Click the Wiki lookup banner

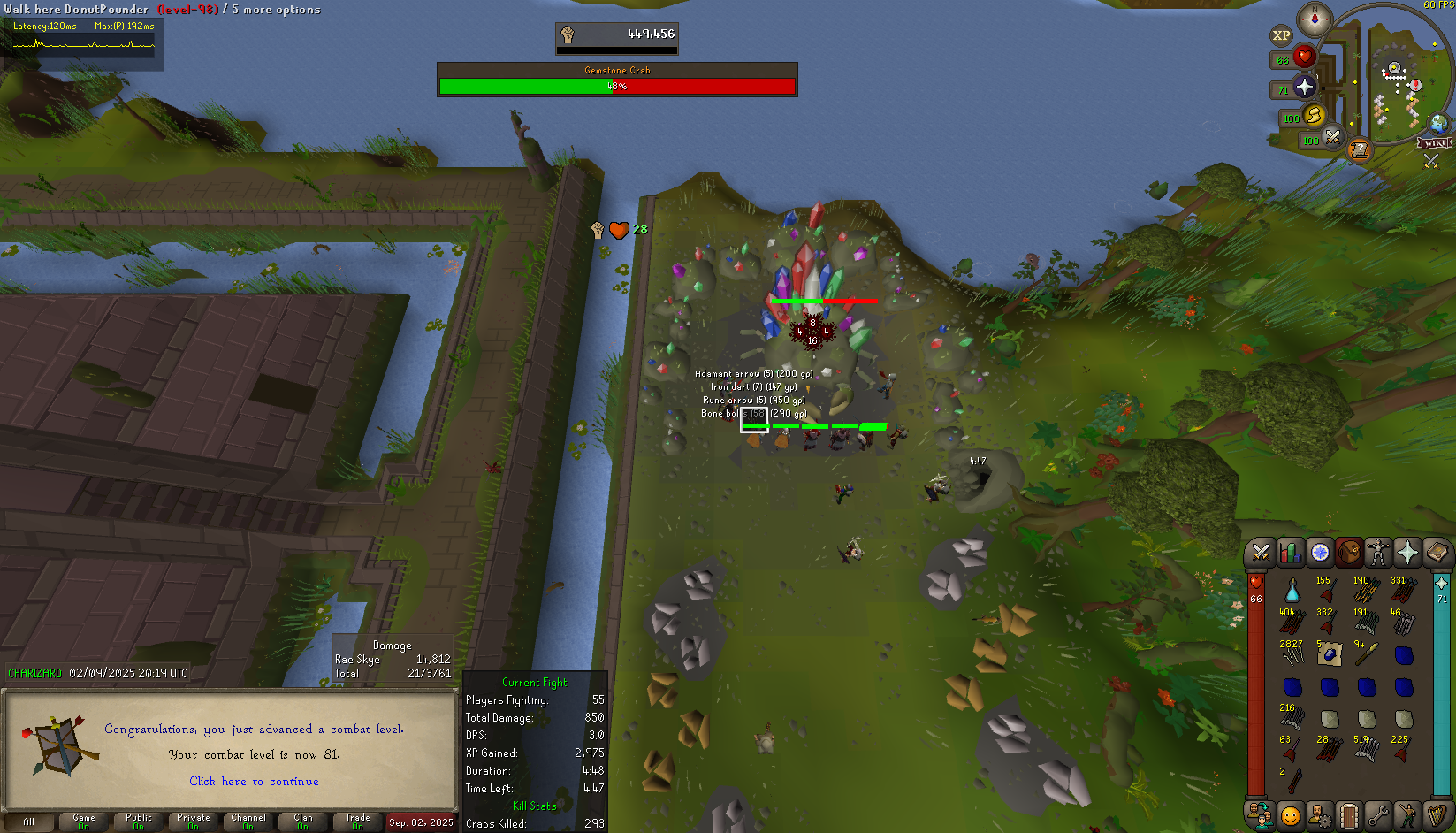click(1435, 143)
